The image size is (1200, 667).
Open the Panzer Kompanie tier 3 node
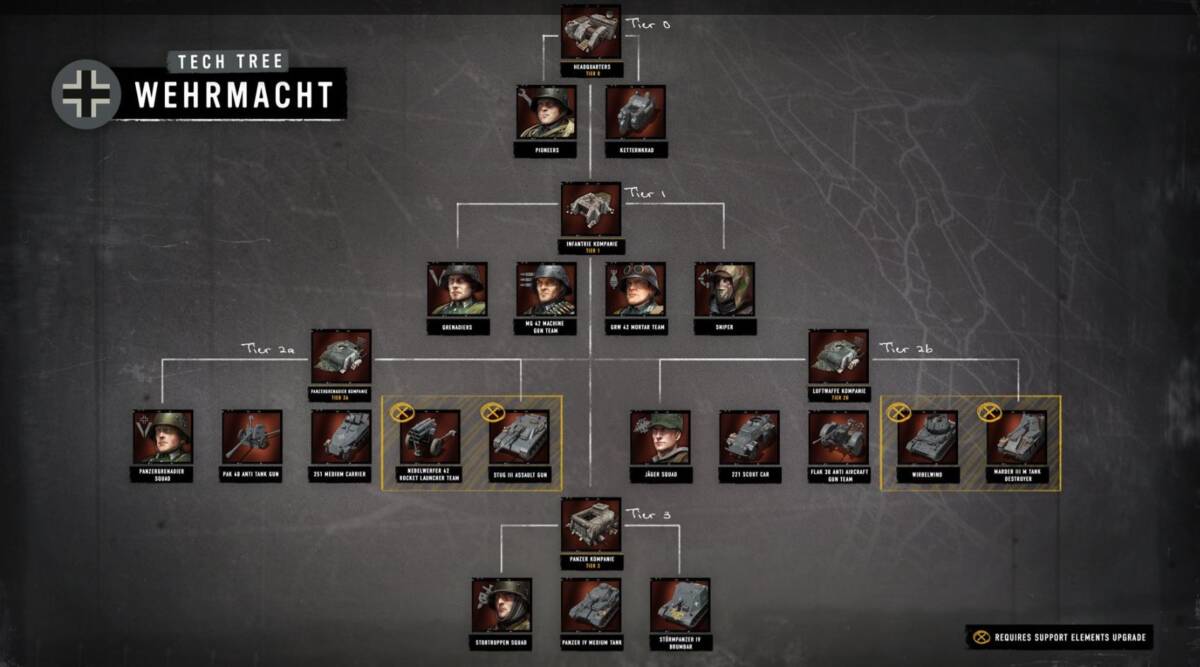tap(590, 524)
